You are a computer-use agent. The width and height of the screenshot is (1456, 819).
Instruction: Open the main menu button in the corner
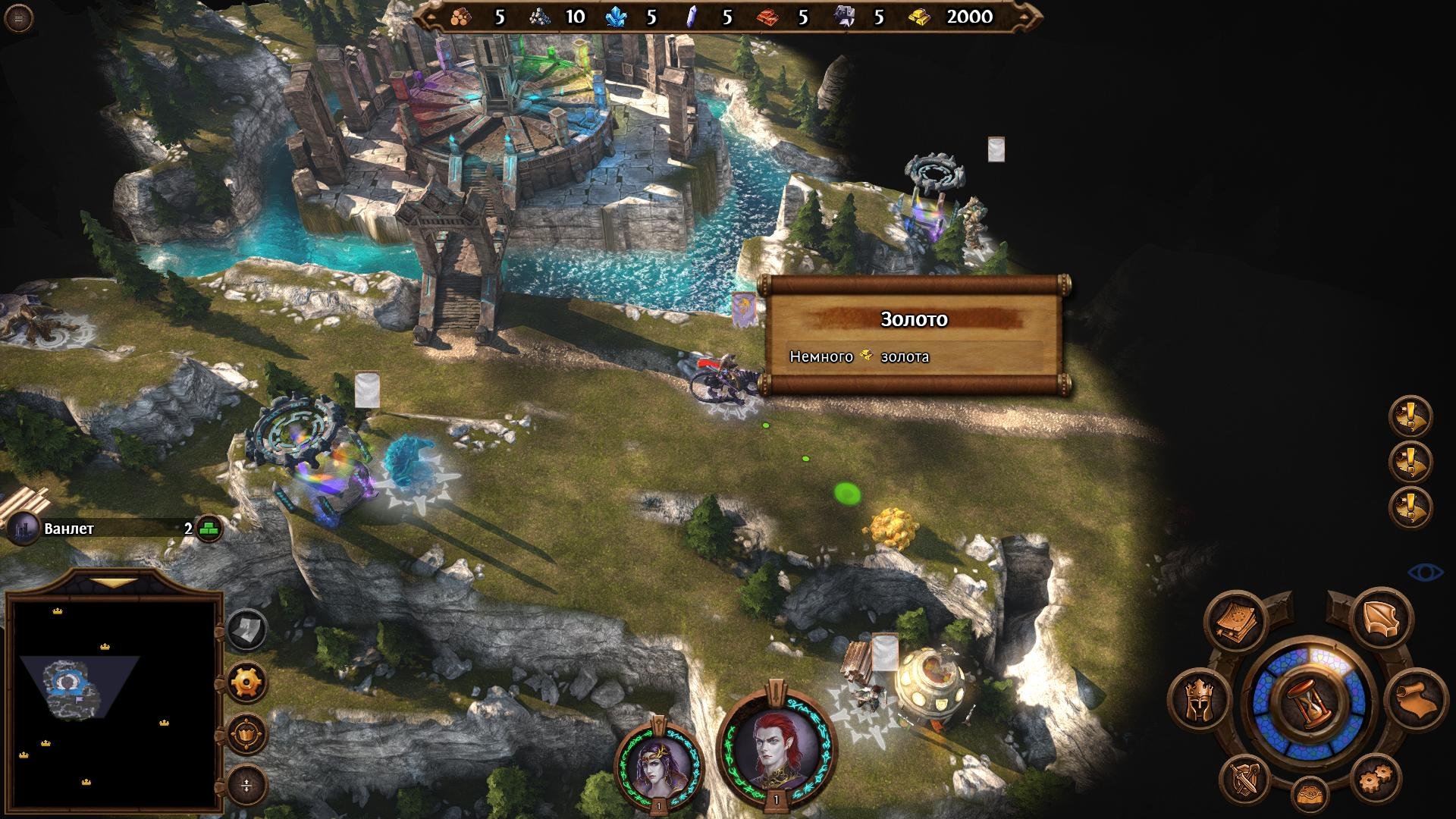[x=18, y=18]
